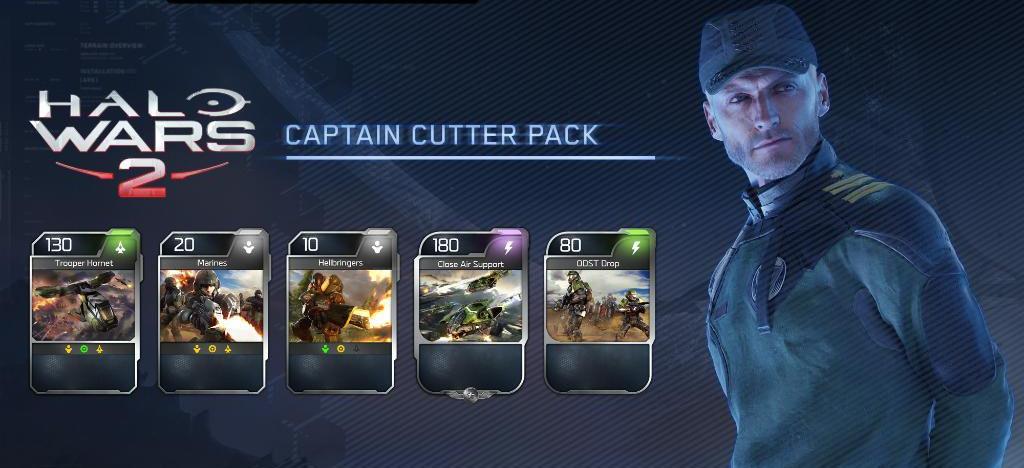Screen dimensions: 1024x468
Task: Choose the Marines card
Action: tap(212, 310)
